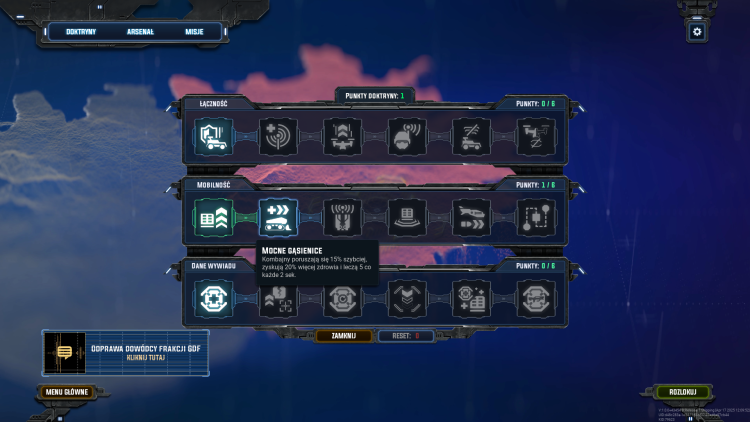The width and height of the screenshot is (750, 422).
Task: Select the downward chevrons Dane Wywiadu doctrine
Action: pyautogui.click(x=407, y=298)
